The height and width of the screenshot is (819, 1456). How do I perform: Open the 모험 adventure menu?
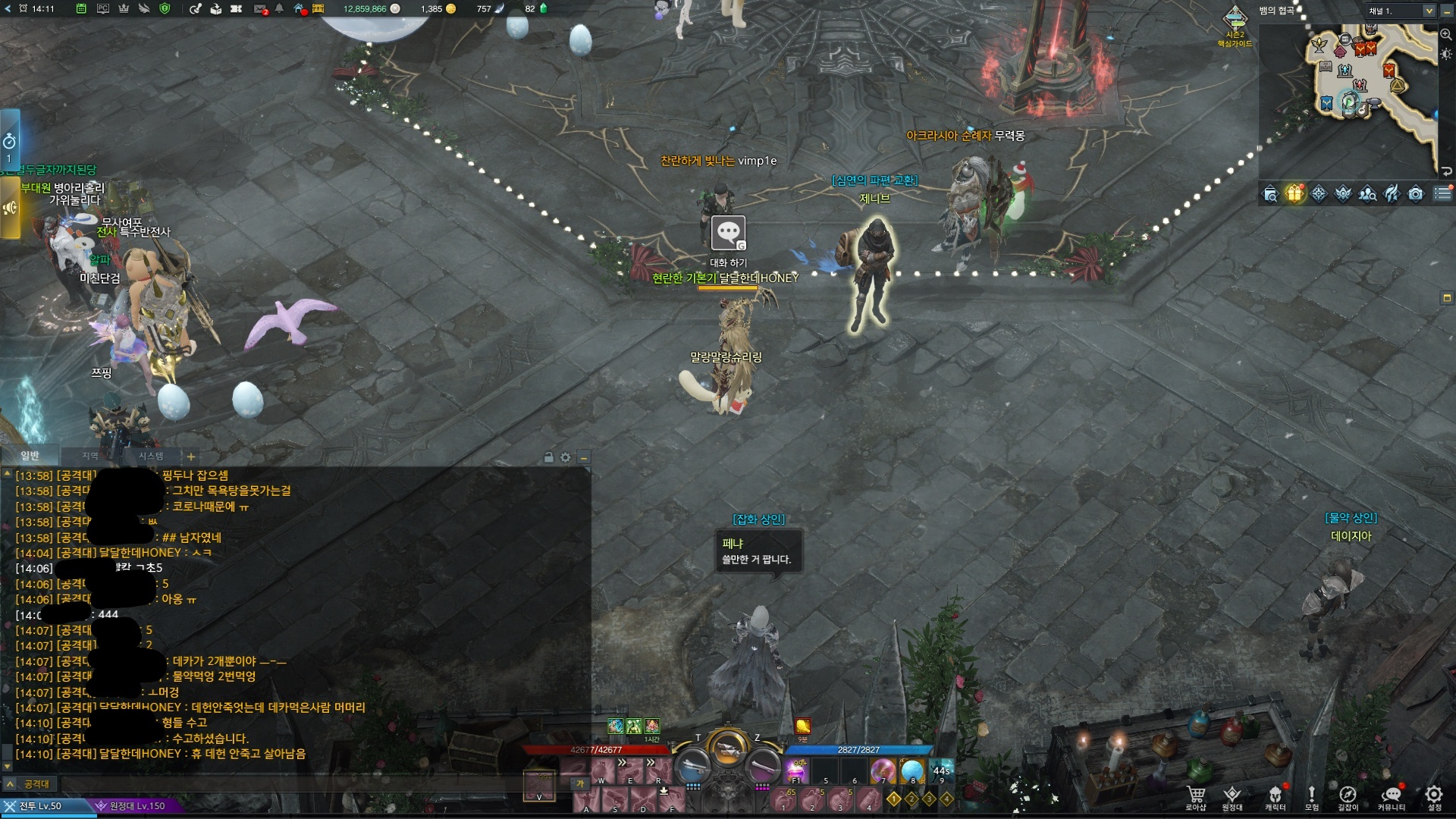pyautogui.click(x=1311, y=795)
